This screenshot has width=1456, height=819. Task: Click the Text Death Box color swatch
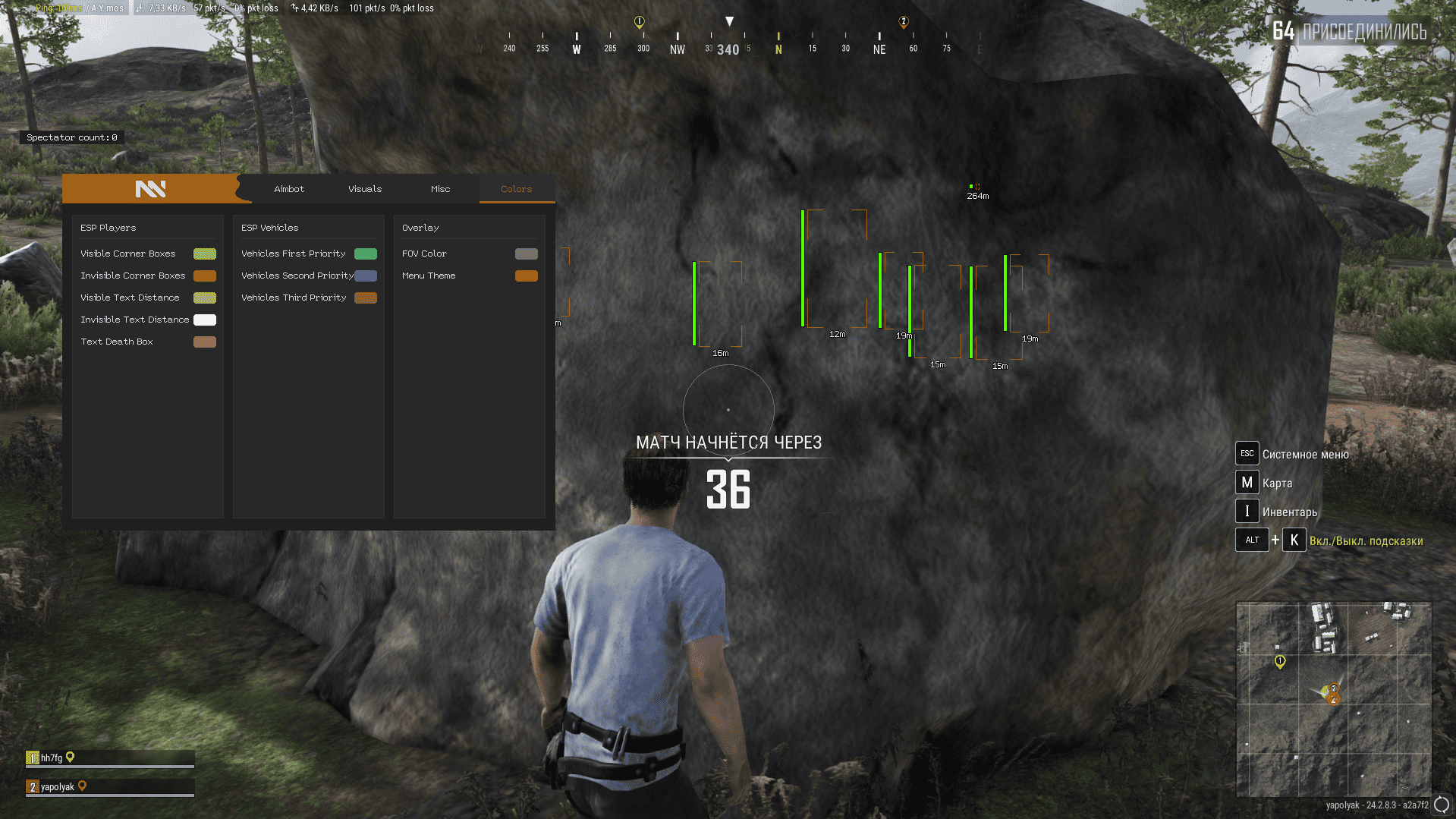click(x=205, y=342)
